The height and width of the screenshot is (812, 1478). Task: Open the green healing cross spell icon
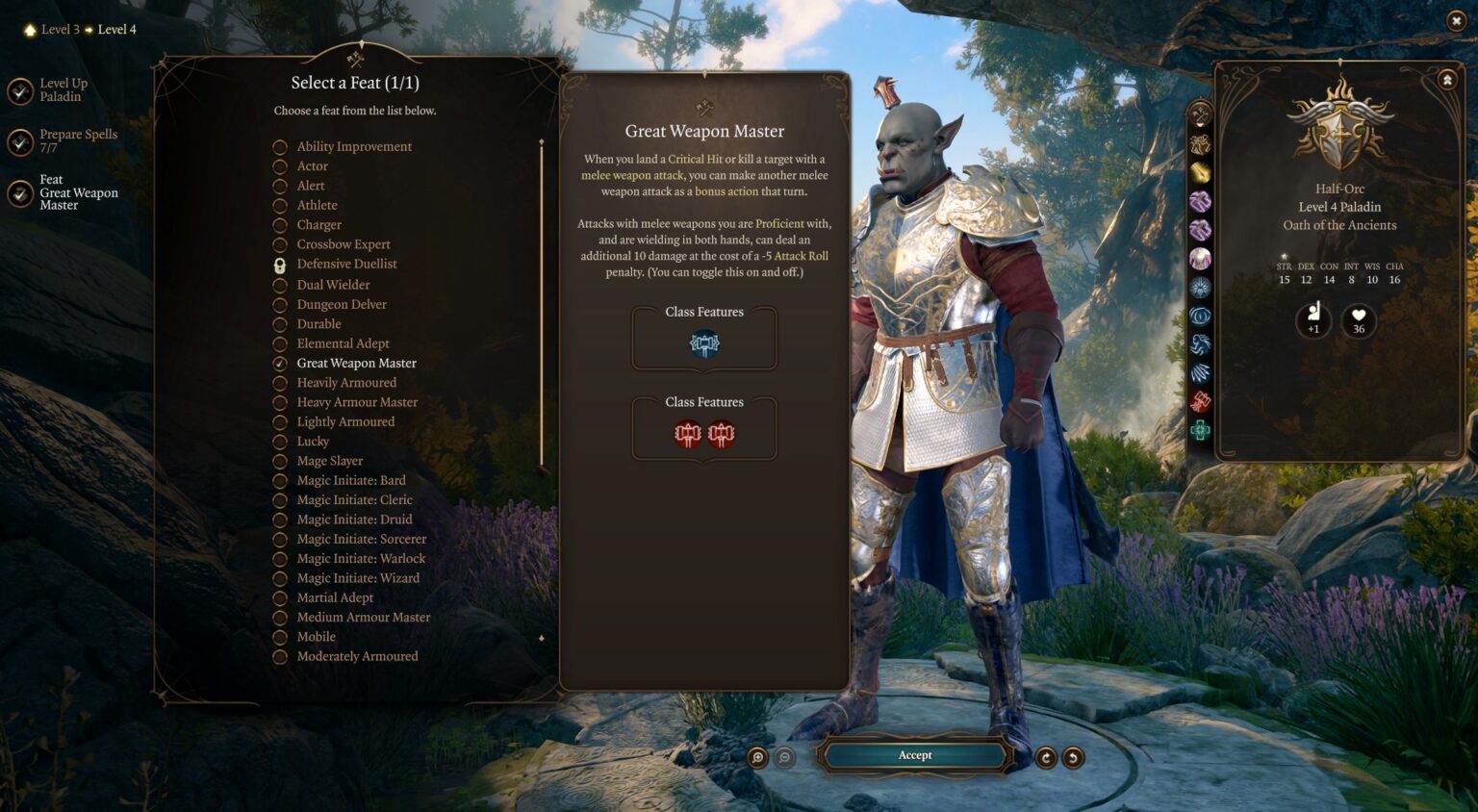point(1198,432)
